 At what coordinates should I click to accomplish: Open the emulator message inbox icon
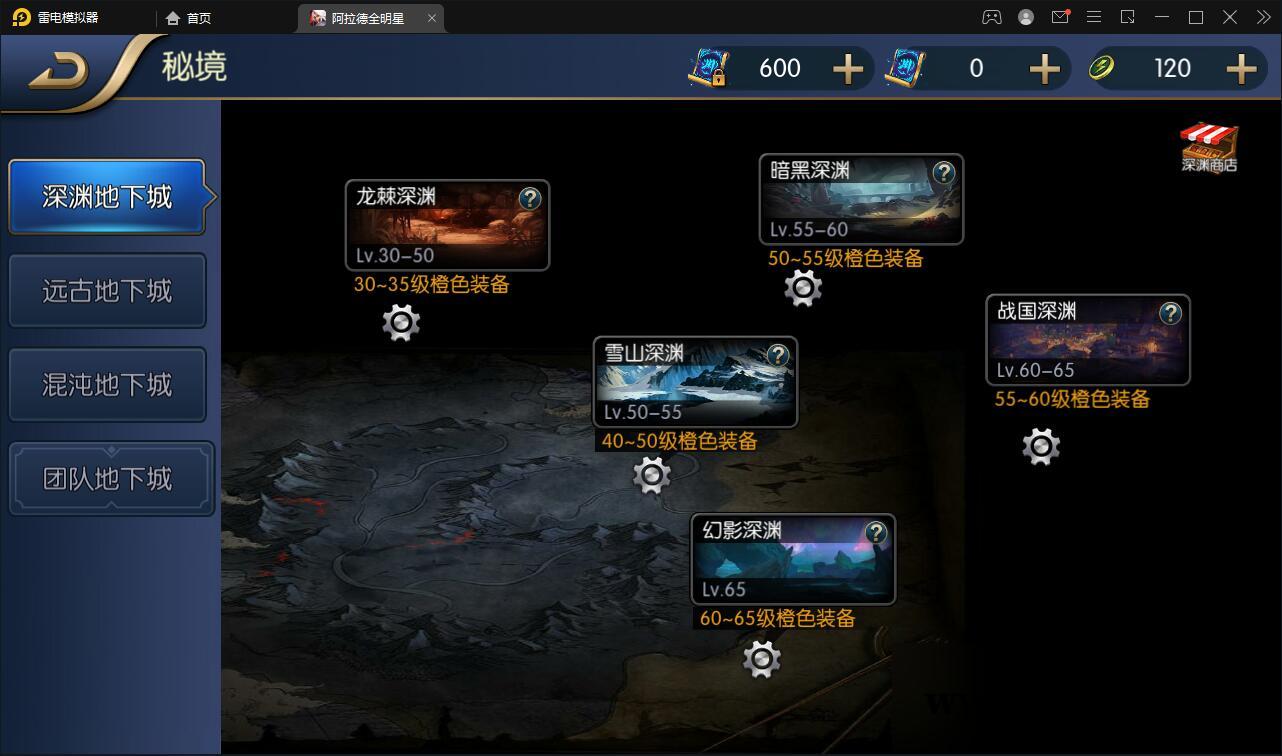1061,17
